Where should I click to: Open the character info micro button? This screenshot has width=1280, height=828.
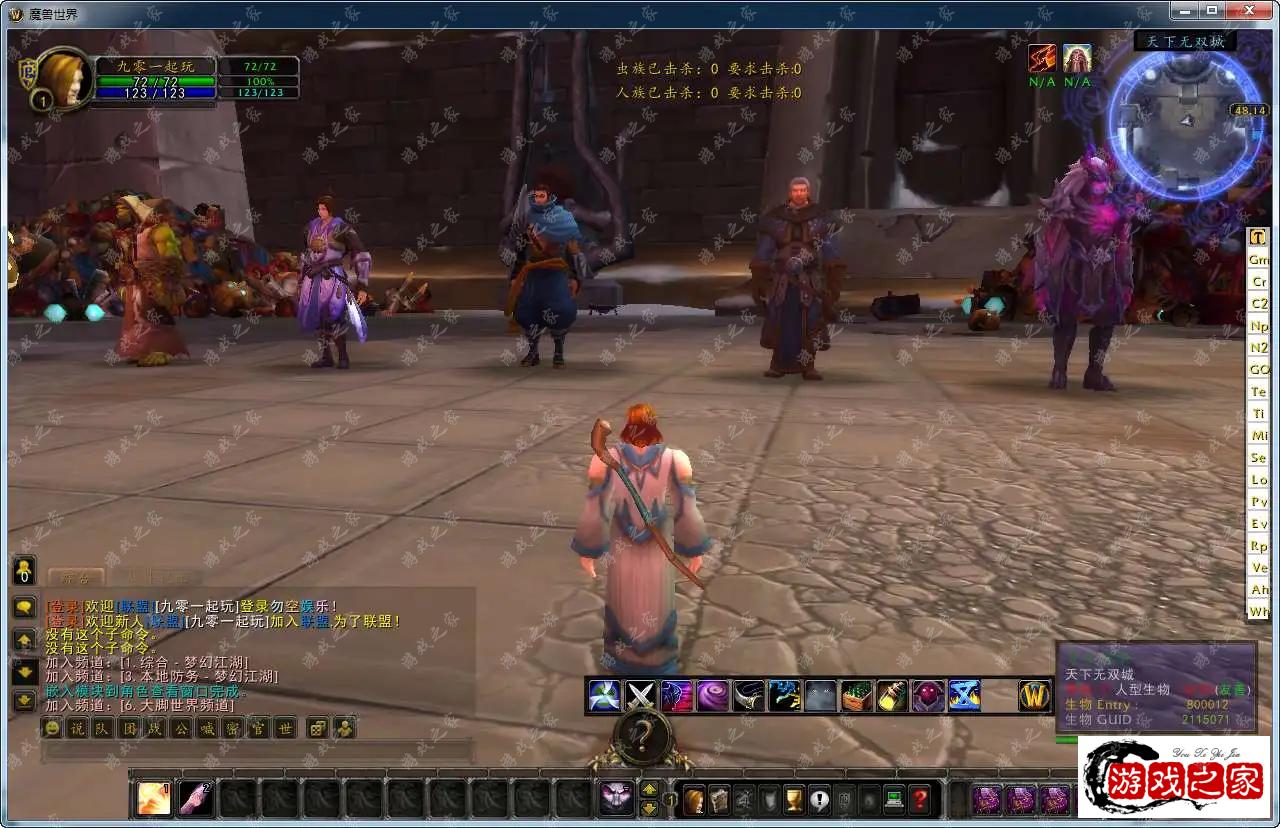click(694, 800)
